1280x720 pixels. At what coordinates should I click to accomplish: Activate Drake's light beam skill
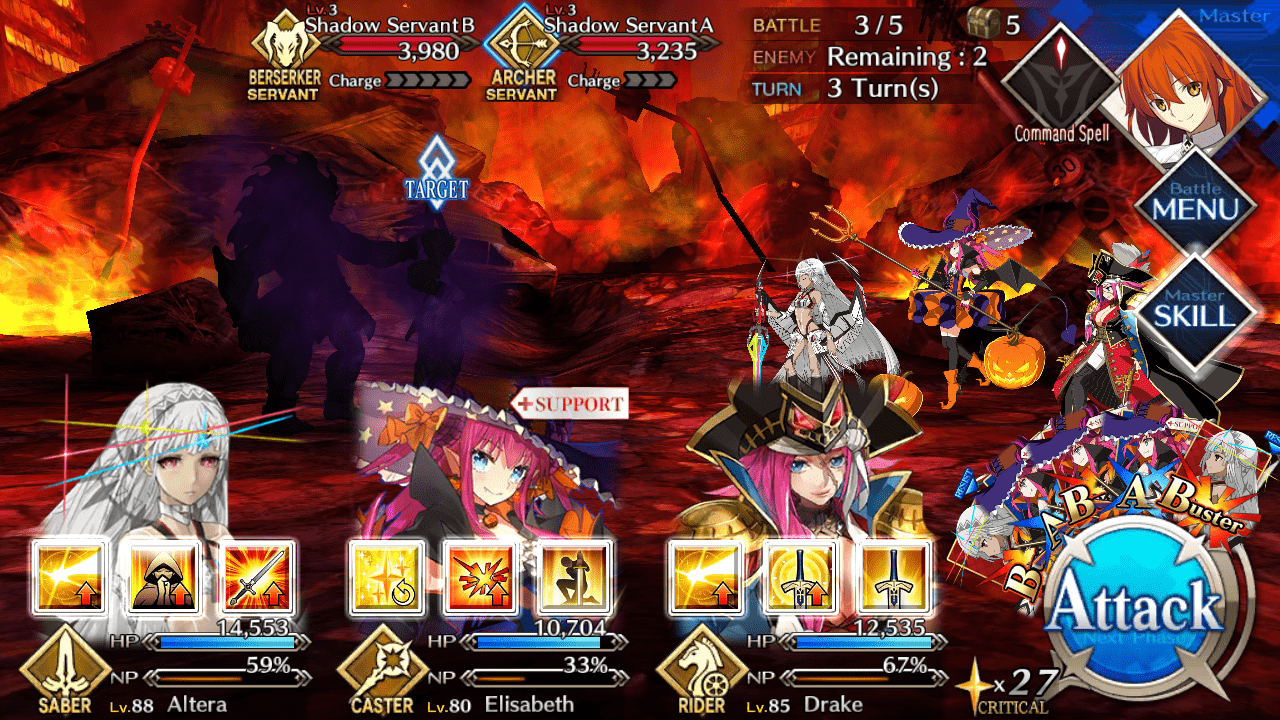[706, 578]
